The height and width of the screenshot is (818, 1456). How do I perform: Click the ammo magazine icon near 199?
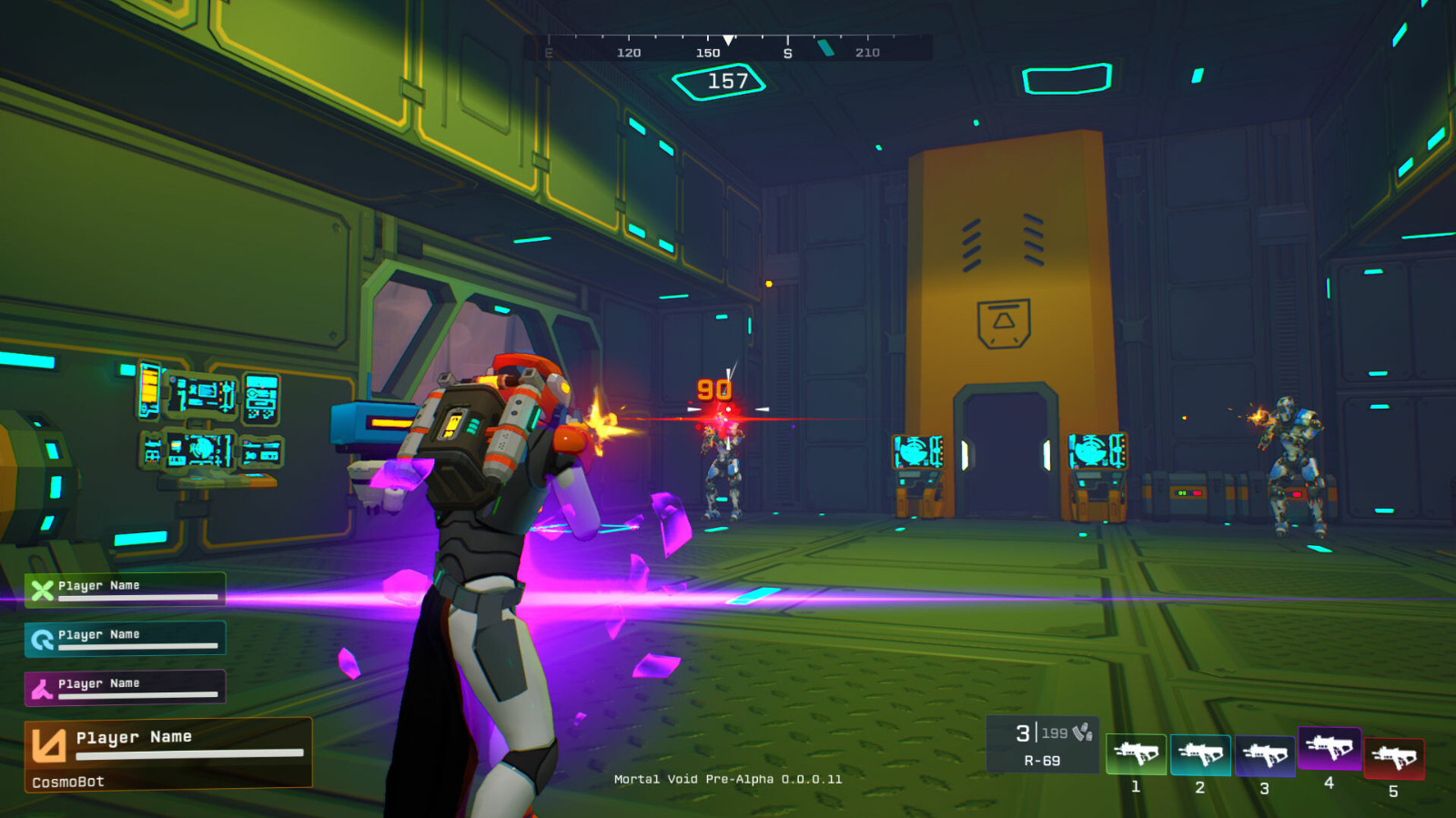point(1079,731)
